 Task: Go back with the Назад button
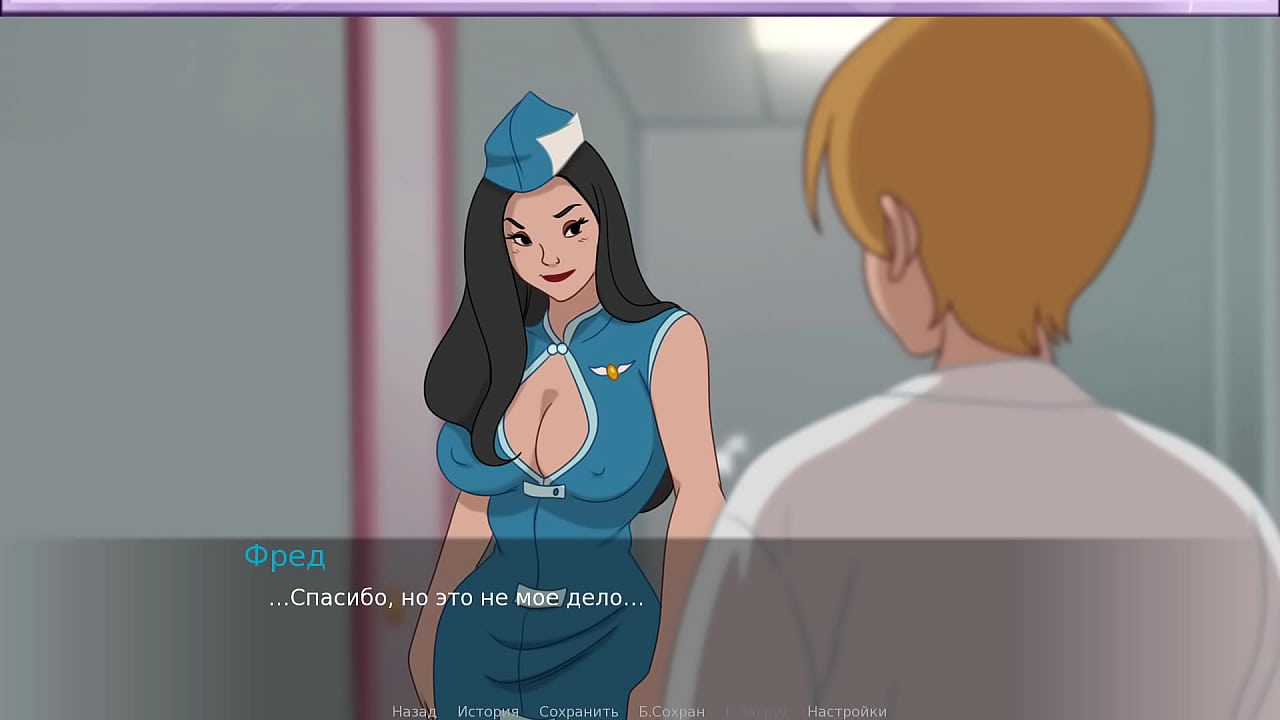click(x=414, y=711)
